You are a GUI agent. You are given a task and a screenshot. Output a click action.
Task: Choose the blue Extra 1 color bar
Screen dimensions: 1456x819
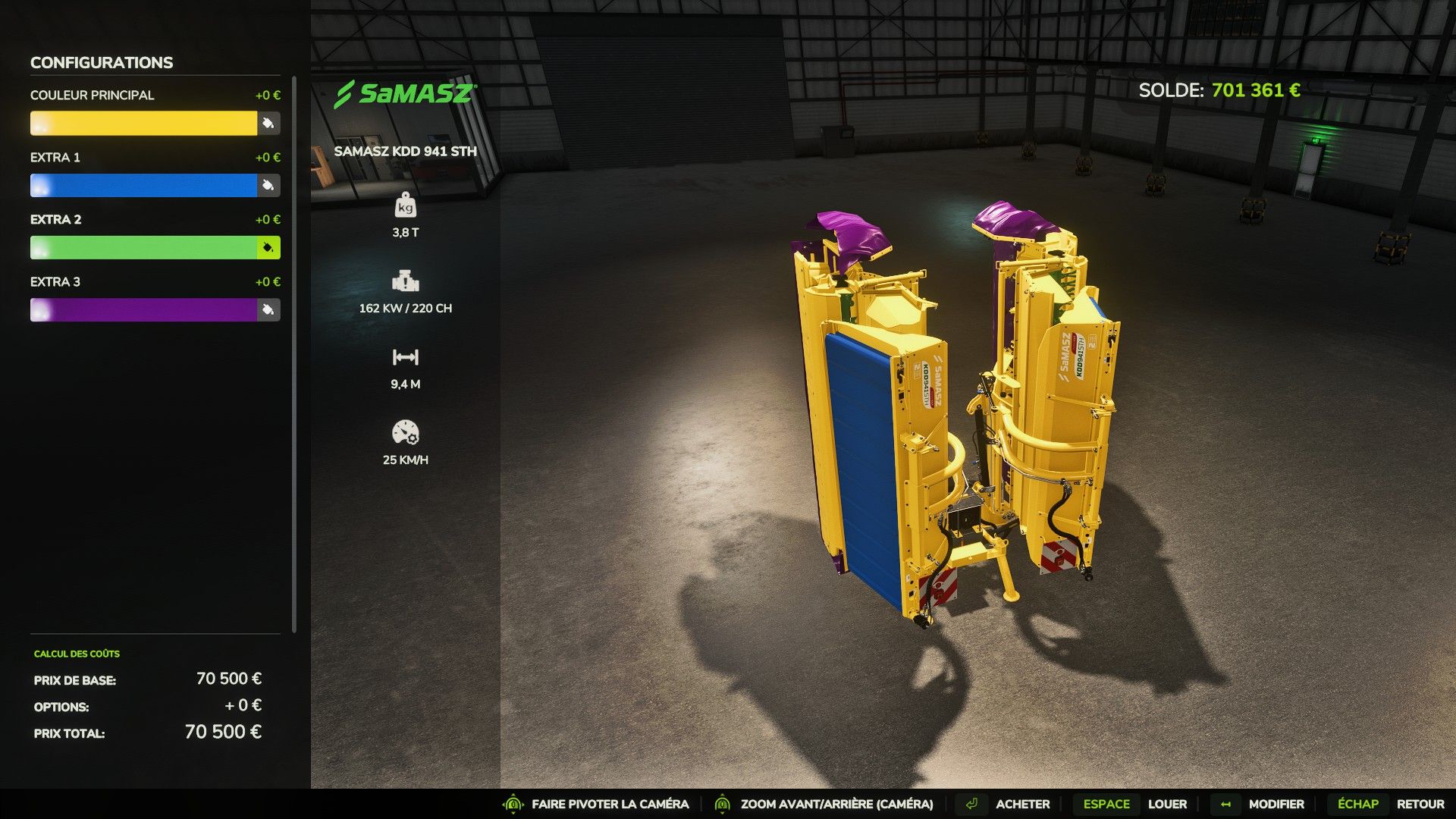143,185
